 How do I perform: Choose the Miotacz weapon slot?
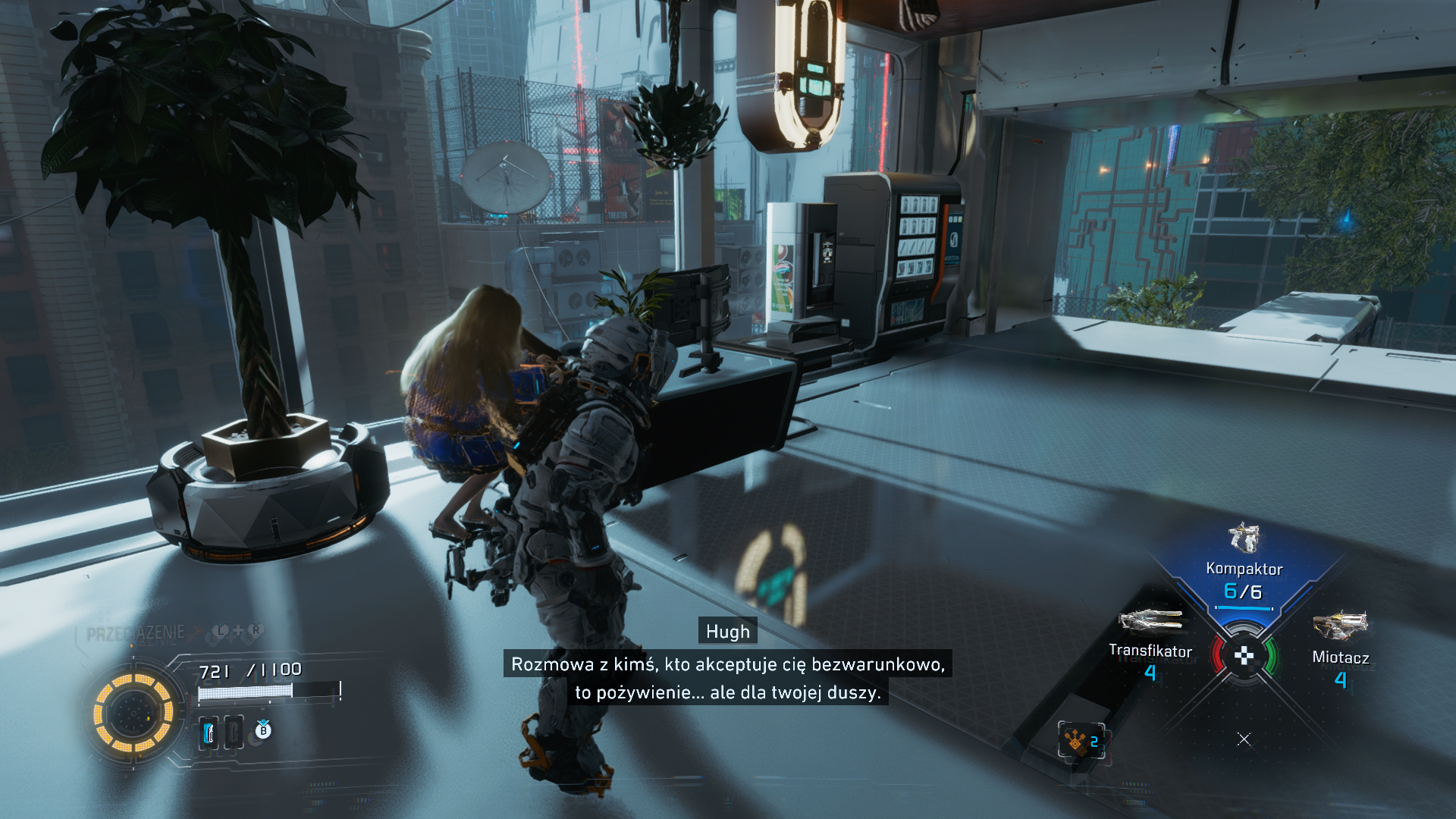click(1340, 646)
